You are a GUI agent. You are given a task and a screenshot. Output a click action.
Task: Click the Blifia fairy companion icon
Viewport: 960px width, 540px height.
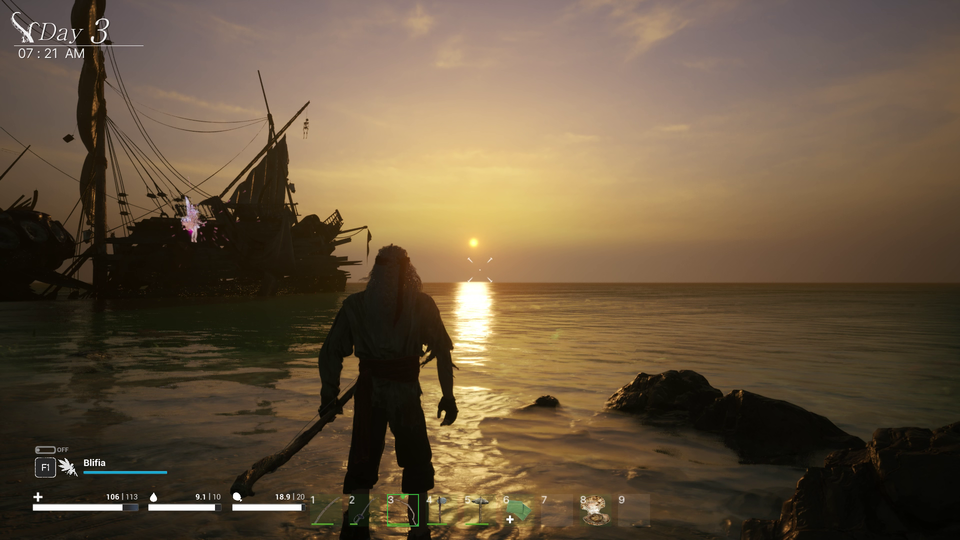(x=68, y=467)
